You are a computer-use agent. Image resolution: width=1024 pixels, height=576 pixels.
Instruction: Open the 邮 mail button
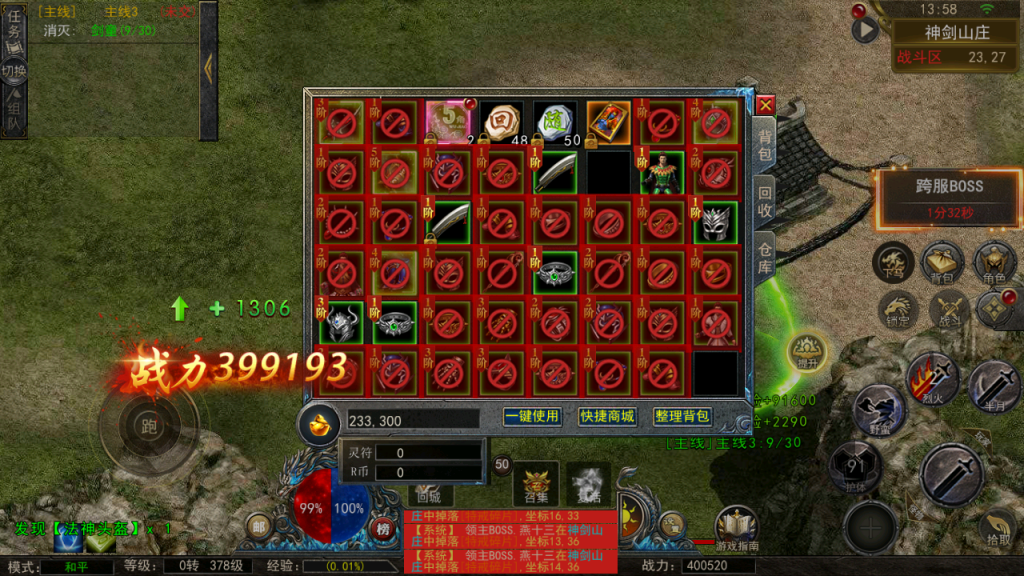[258, 528]
